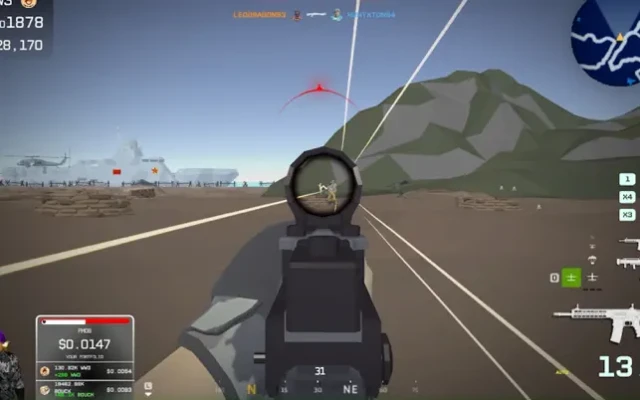The image size is (640, 400).
Task: Choose the X4 scope zoom option
Action: coord(627,197)
